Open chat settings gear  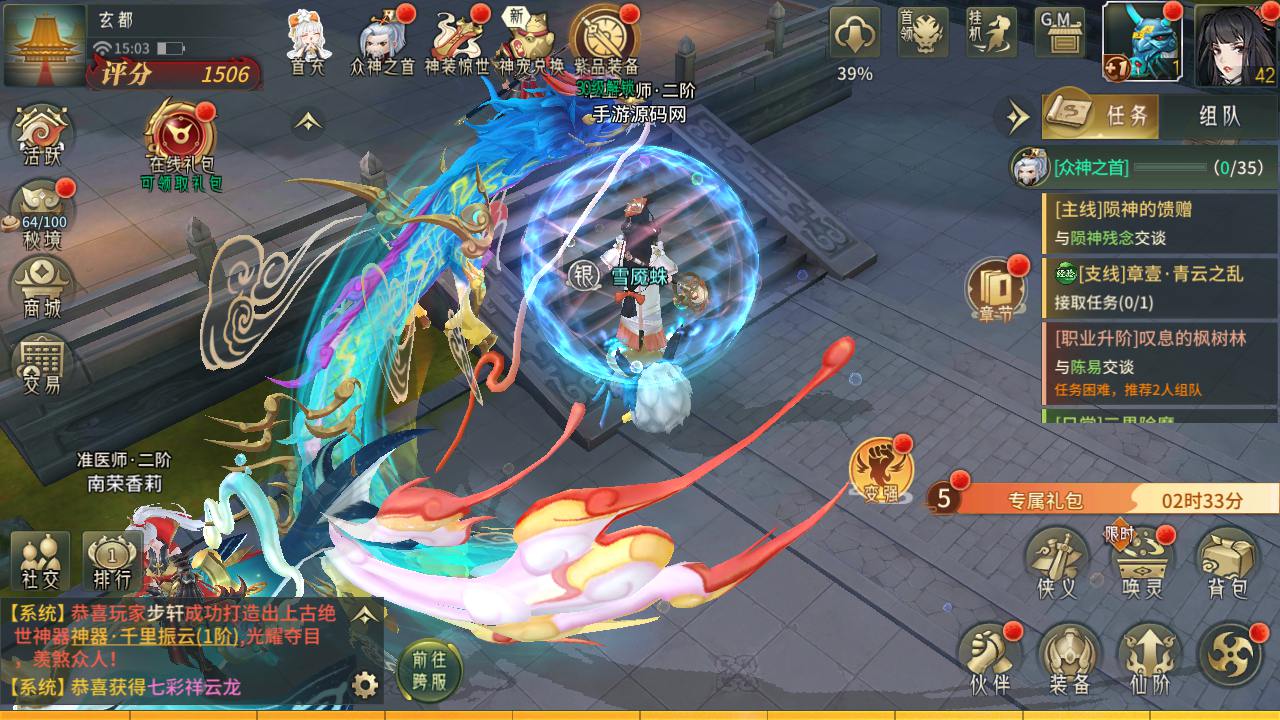366,685
